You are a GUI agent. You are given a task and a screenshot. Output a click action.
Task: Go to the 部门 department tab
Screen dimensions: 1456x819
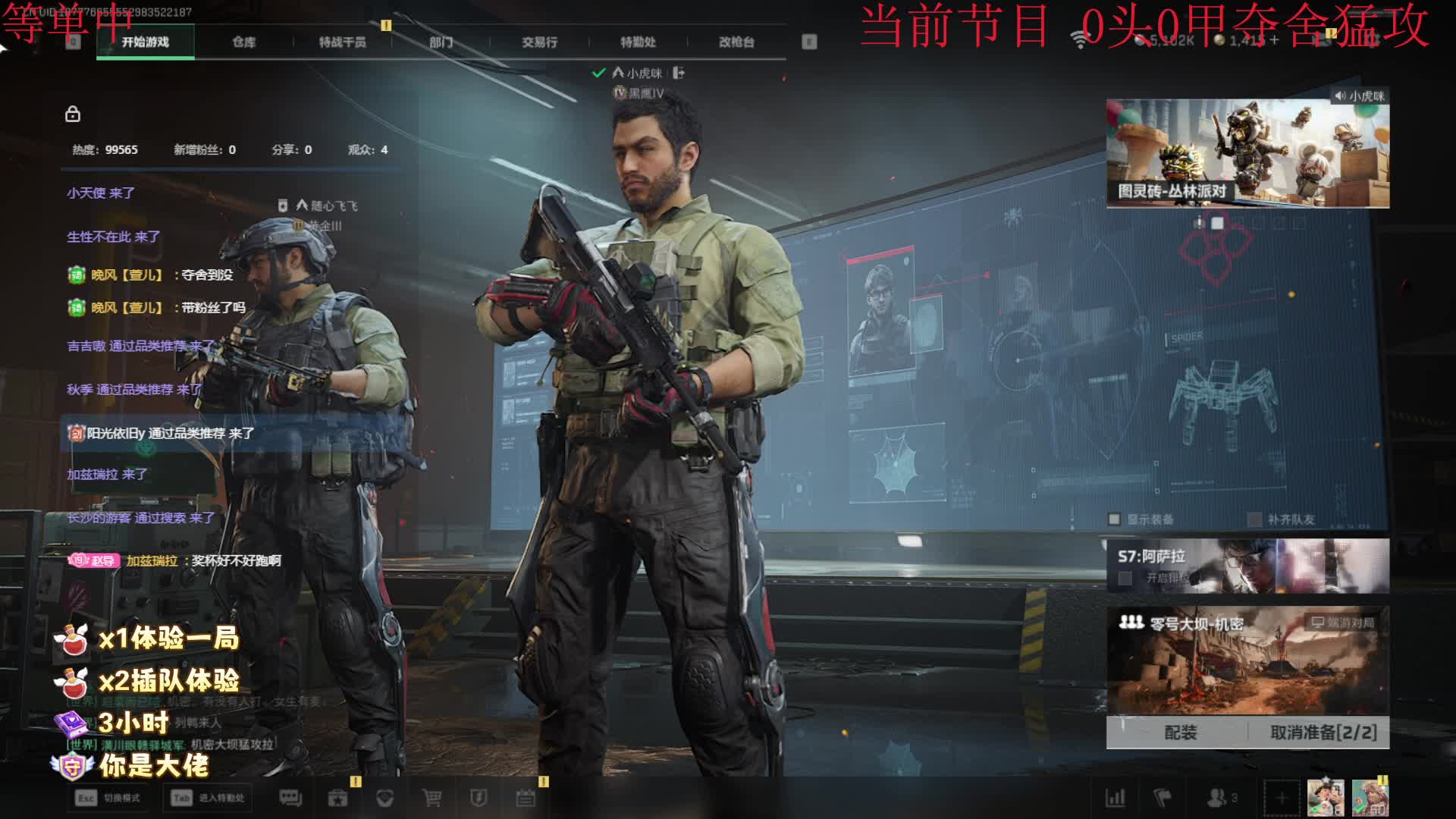(x=441, y=42)
